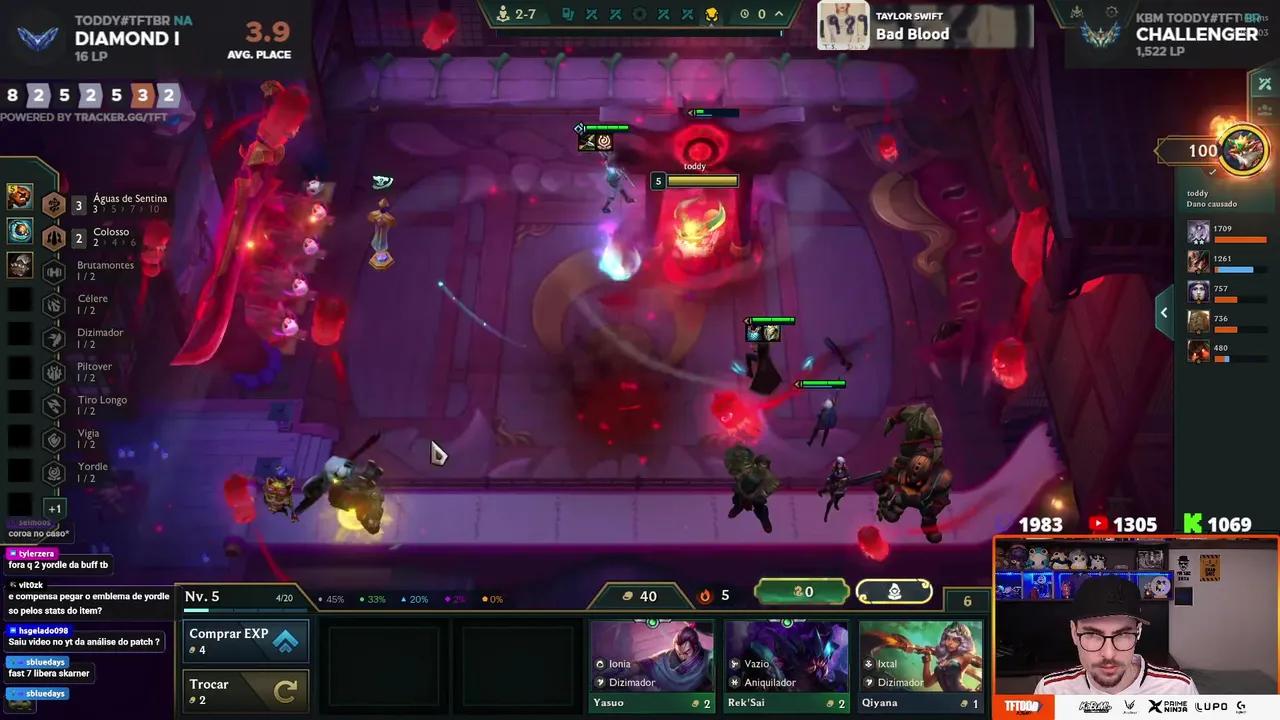This screenshot has width=1280, height=720.
Task: Collapse the damage leaderboard with the side chevron
Action: (x=1164, y=312)
